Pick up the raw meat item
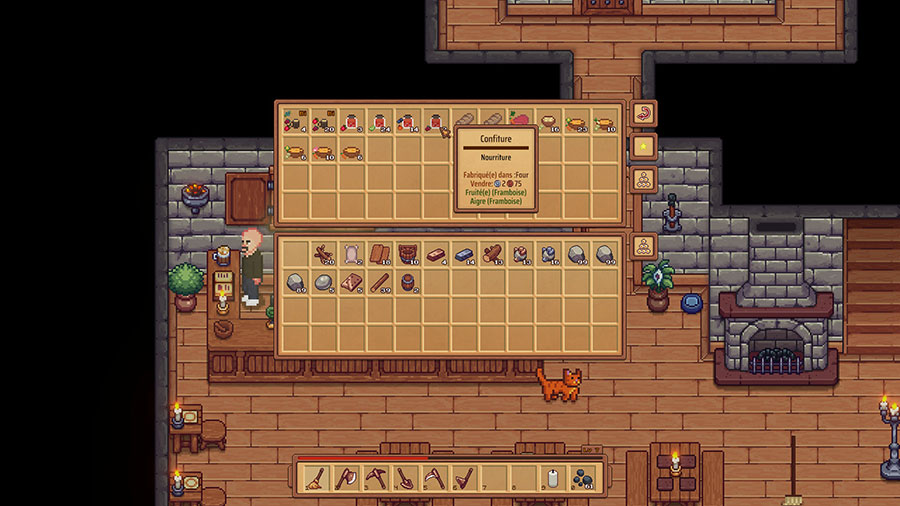The height and width of the screenshot is (506, 900). (x=521, y=122)
